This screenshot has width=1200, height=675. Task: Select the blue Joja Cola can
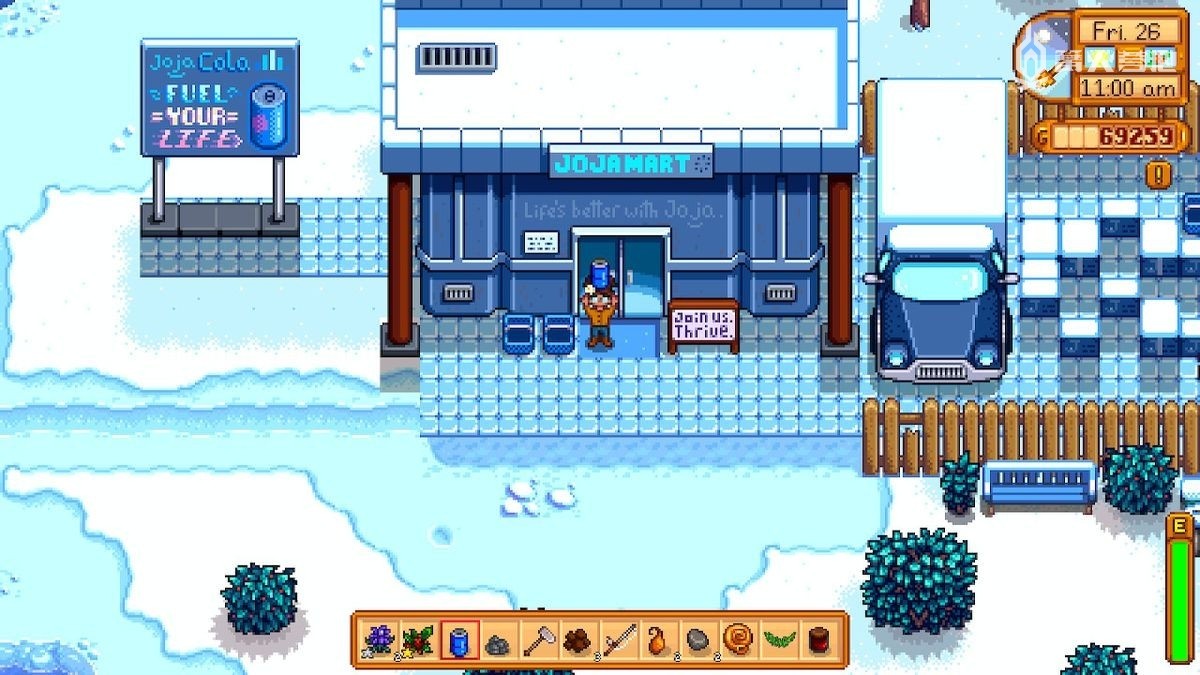(459, 639)
